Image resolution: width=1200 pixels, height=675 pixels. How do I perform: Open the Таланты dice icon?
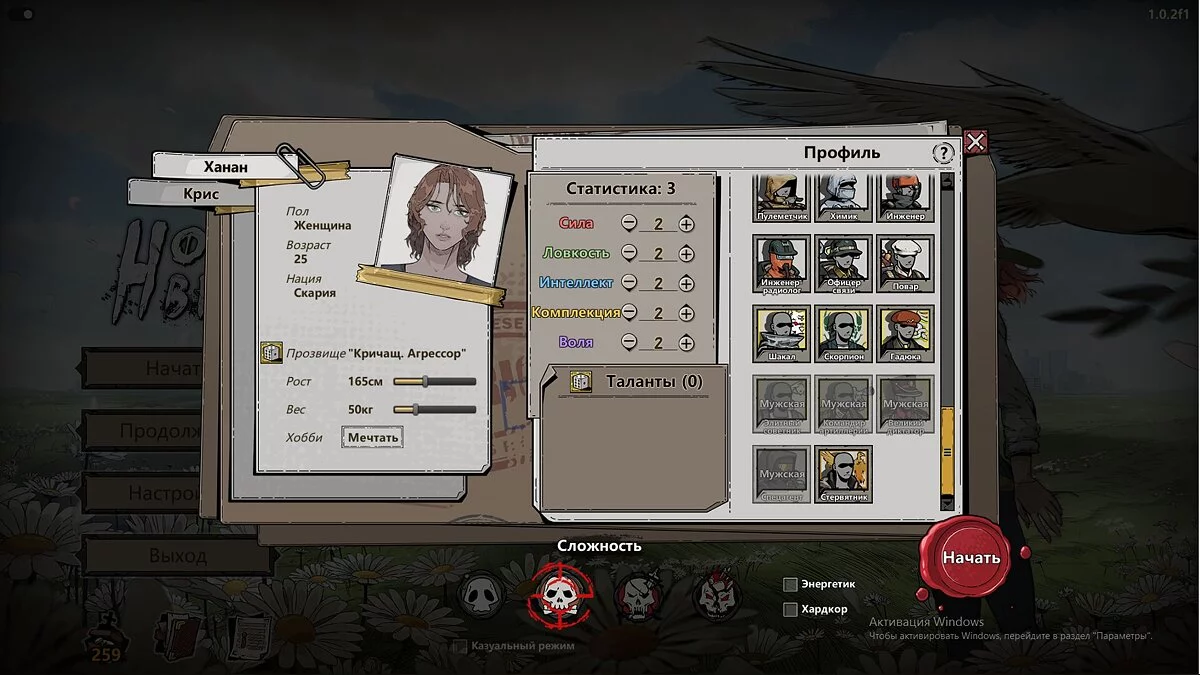(x=581, y=381)
